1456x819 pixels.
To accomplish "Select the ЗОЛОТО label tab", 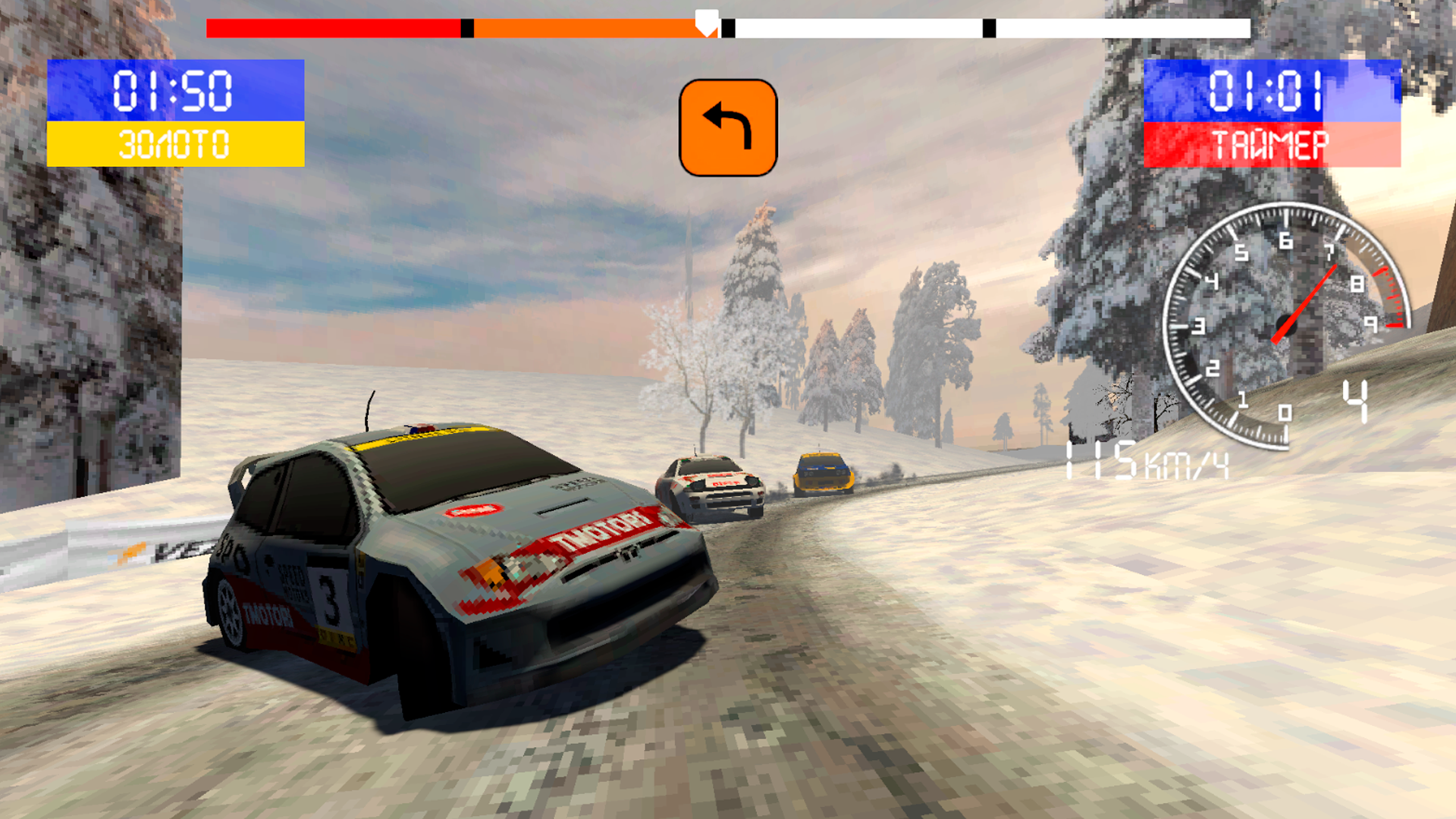I will (x=174, y=144).
